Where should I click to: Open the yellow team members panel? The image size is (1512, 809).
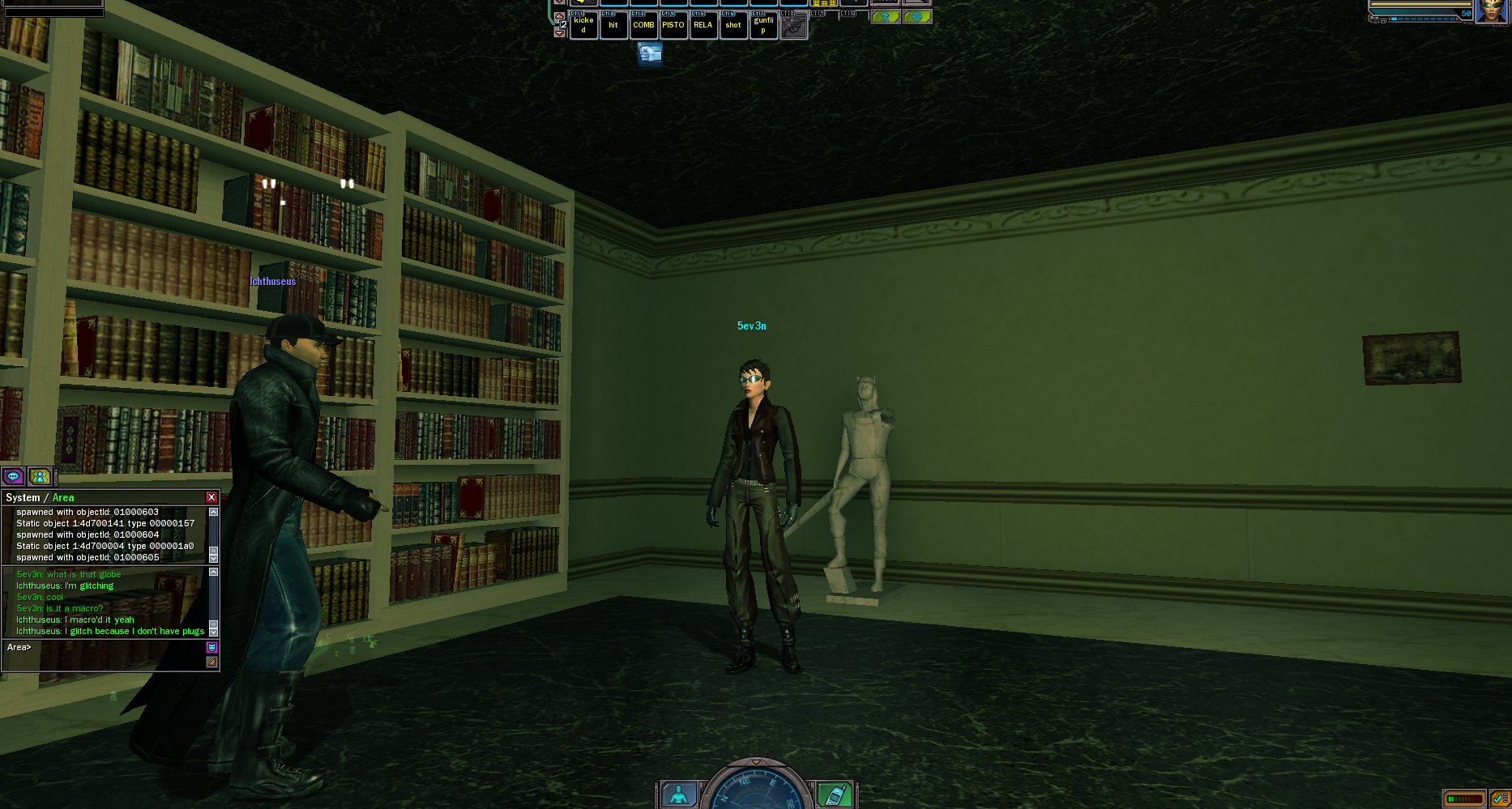pos(40,477)
